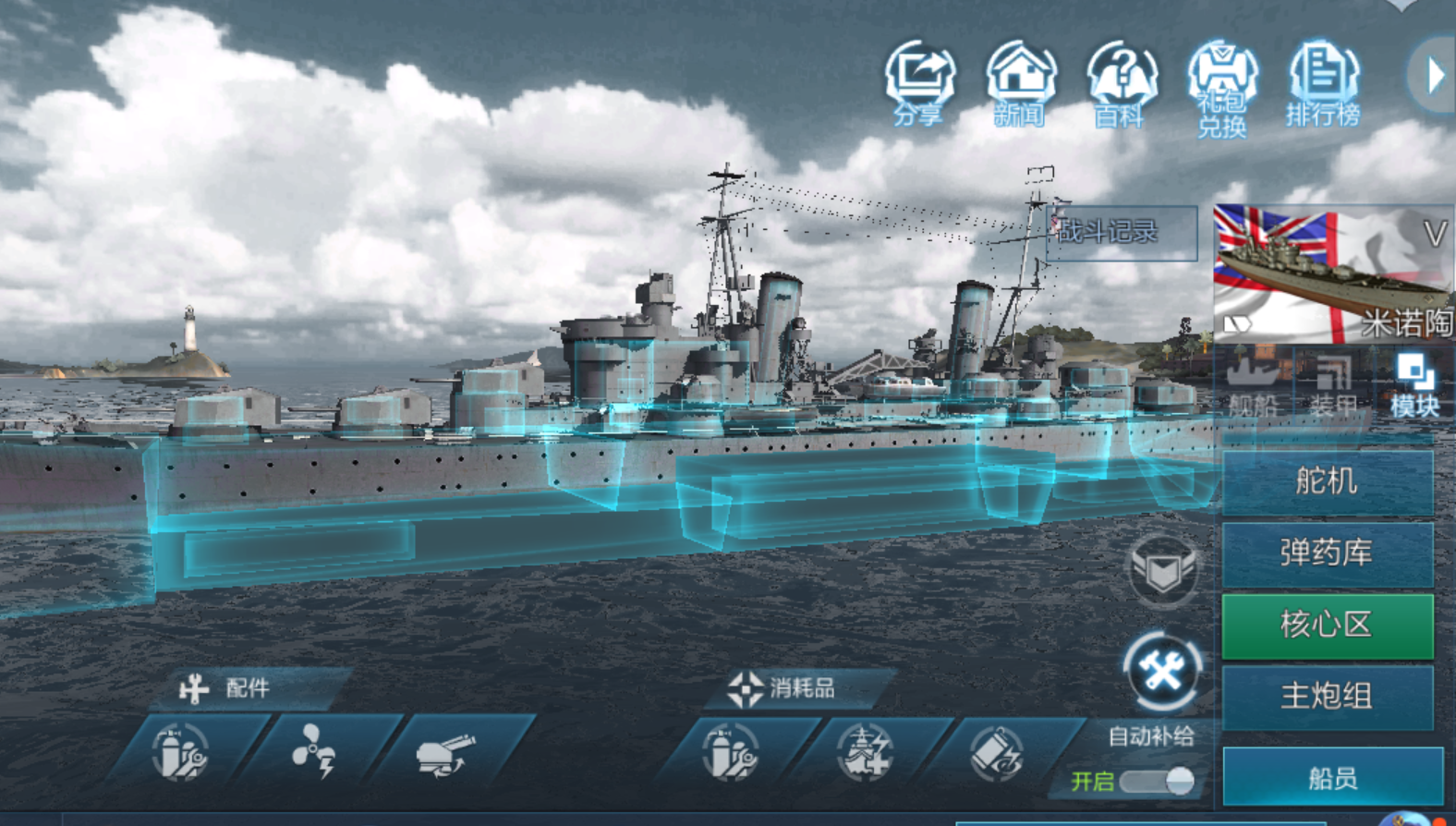
Task: Open 礼包兑换 gift redemption
Action: (1222, 86)
